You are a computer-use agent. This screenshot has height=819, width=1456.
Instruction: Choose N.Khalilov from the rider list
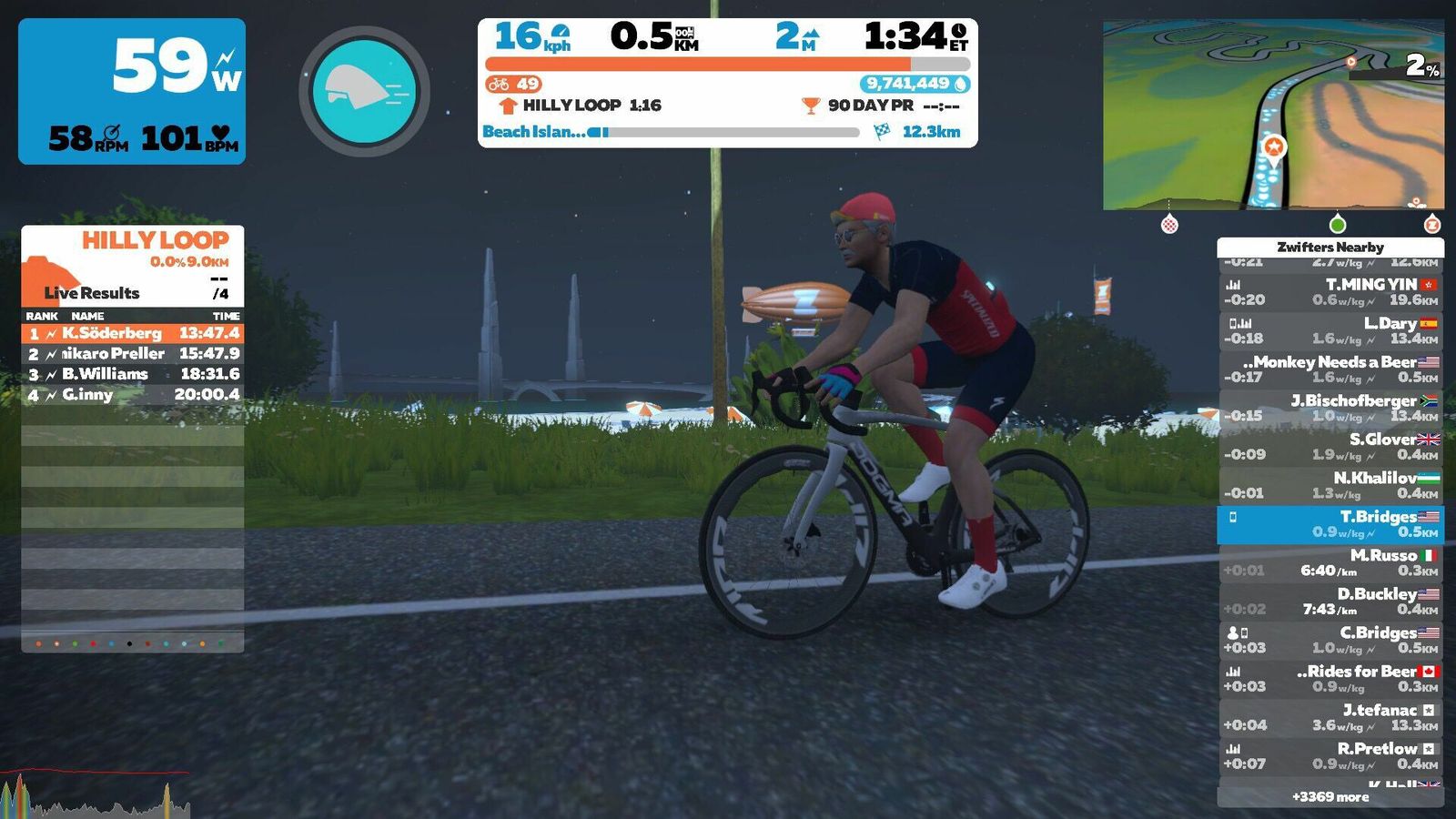(x=1330, y=485)
